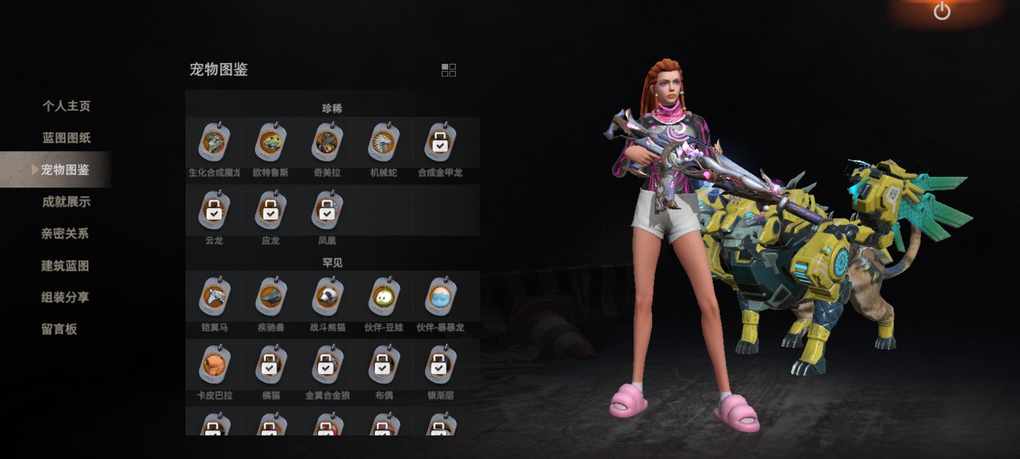The height and width of the screenshot is (459, 1020).
Task: Pick the 卡皮巴拉 pet tag
Action: pos(214,364)
